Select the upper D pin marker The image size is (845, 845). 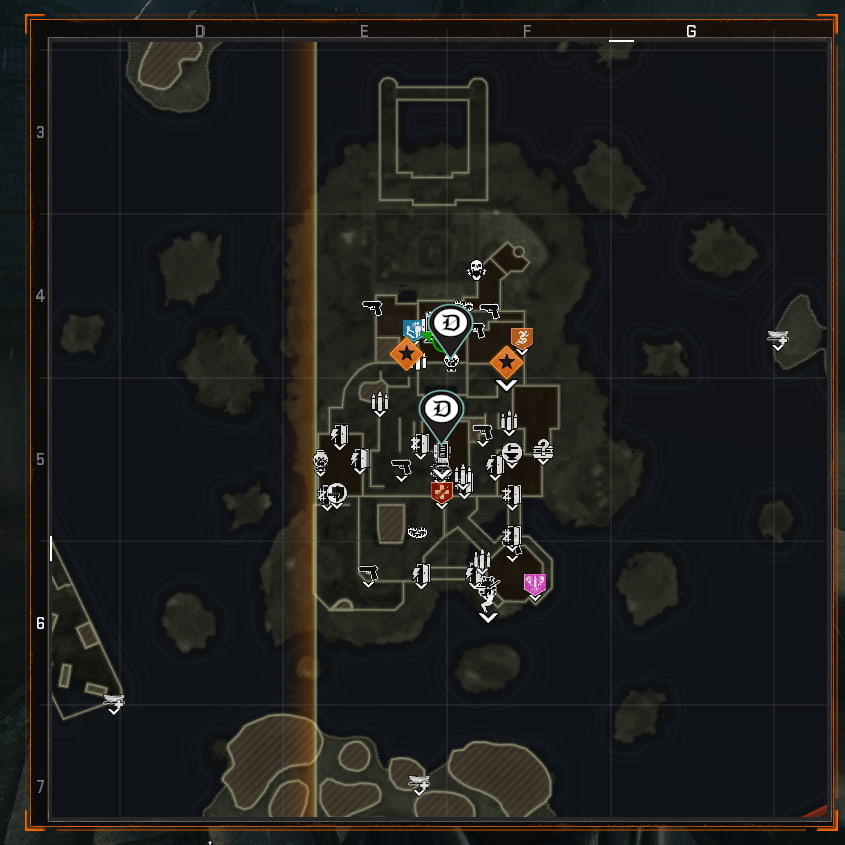click(450, 323)
